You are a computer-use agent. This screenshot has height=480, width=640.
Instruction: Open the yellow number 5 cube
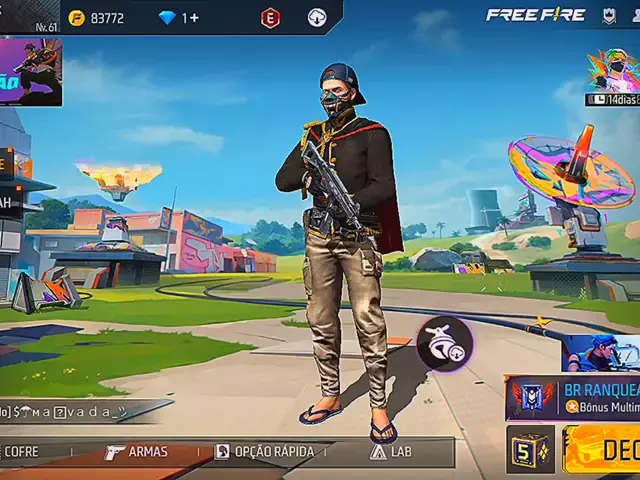click(x=530, y=450)
